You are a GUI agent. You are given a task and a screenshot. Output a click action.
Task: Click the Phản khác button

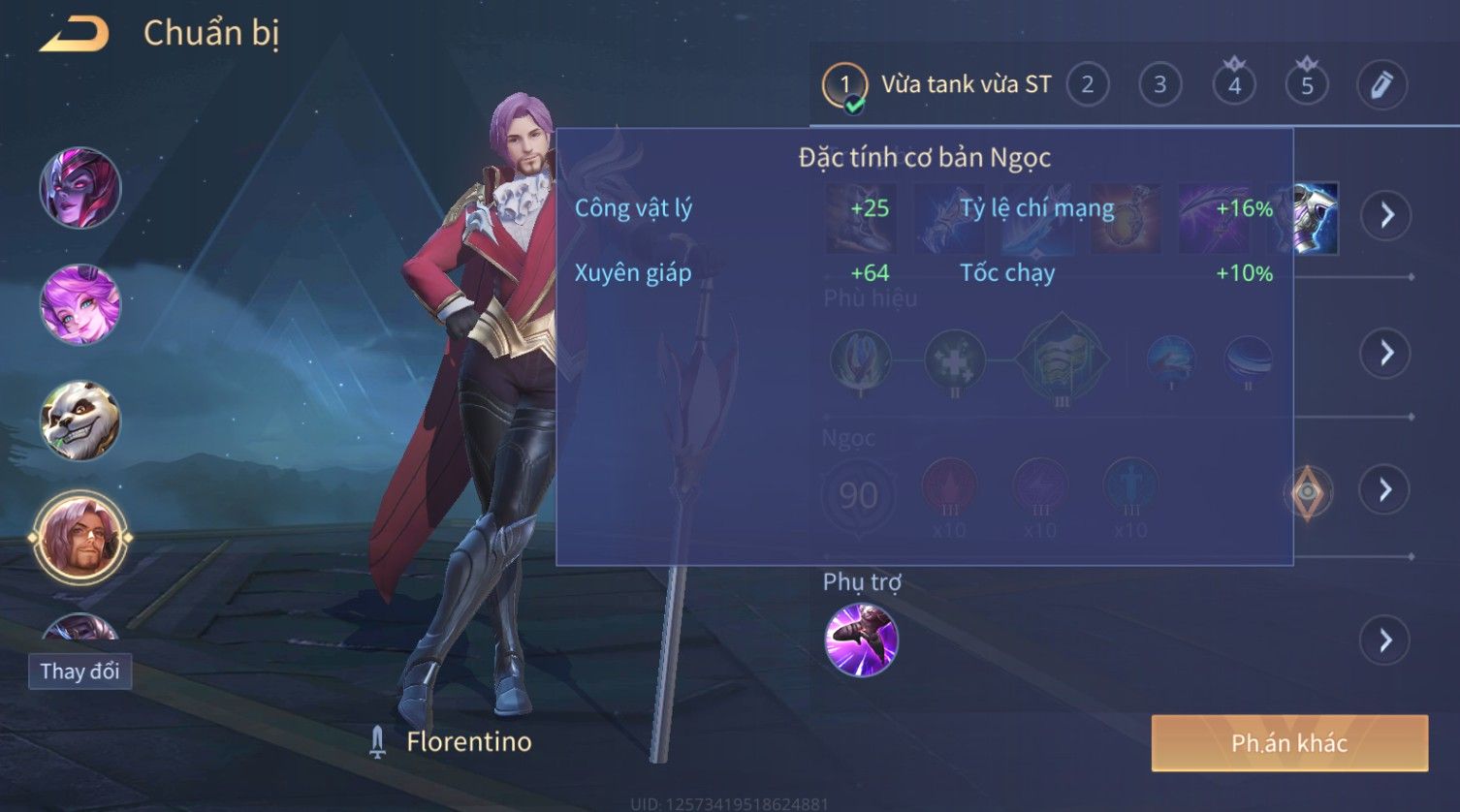coord(1288,743)
